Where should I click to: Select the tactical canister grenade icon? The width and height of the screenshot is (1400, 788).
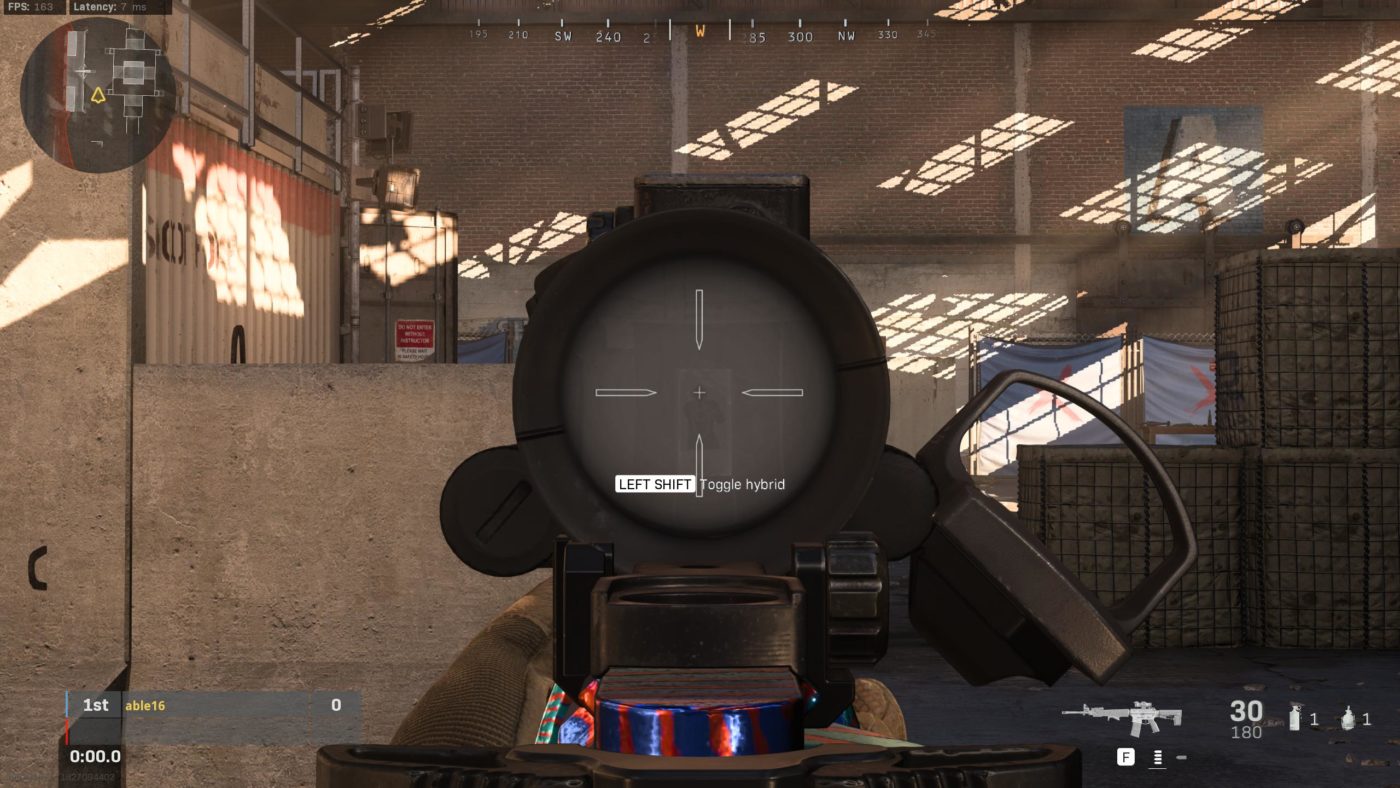1296,716
